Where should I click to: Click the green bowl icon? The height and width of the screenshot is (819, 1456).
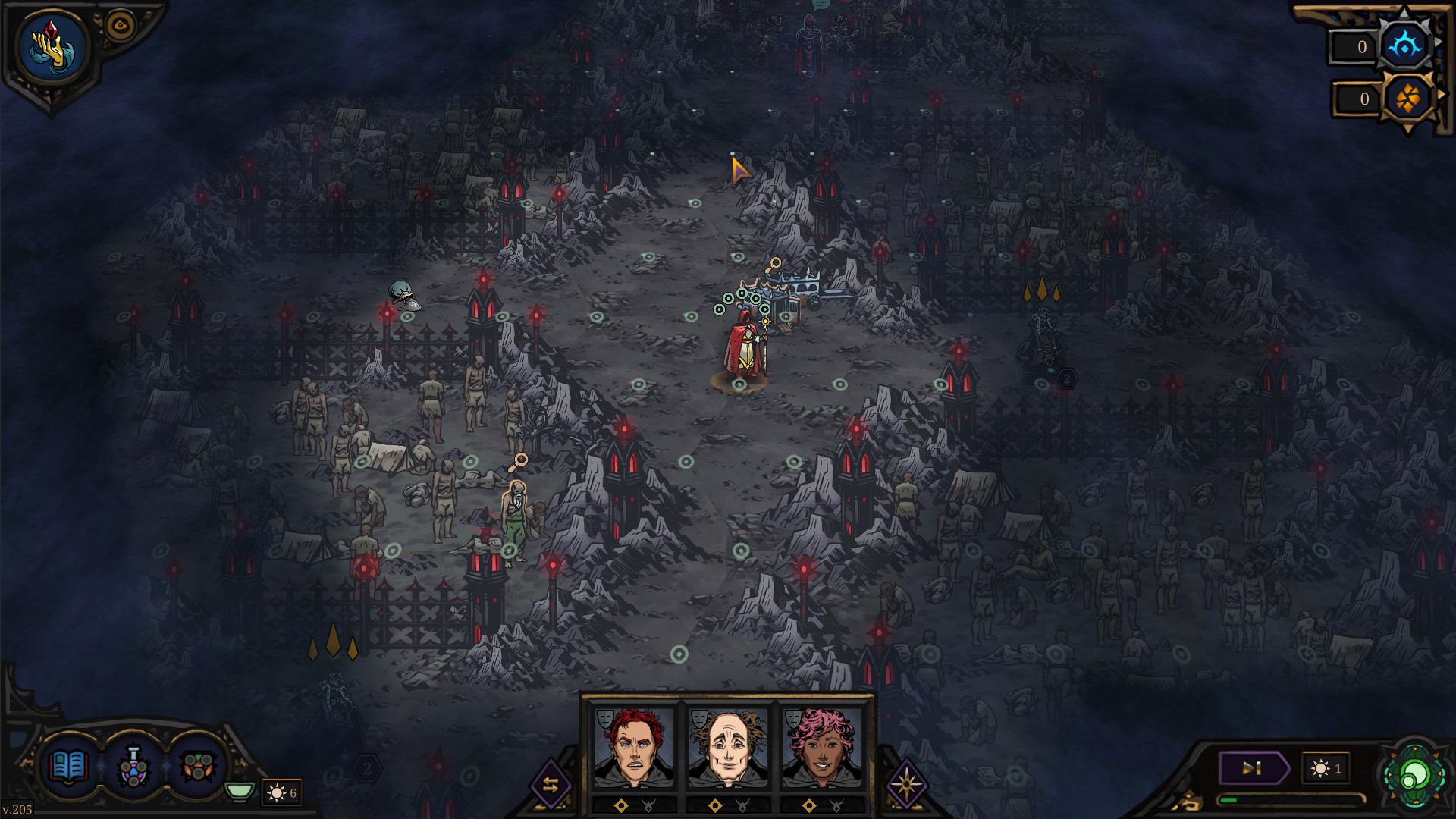[240, 792]
